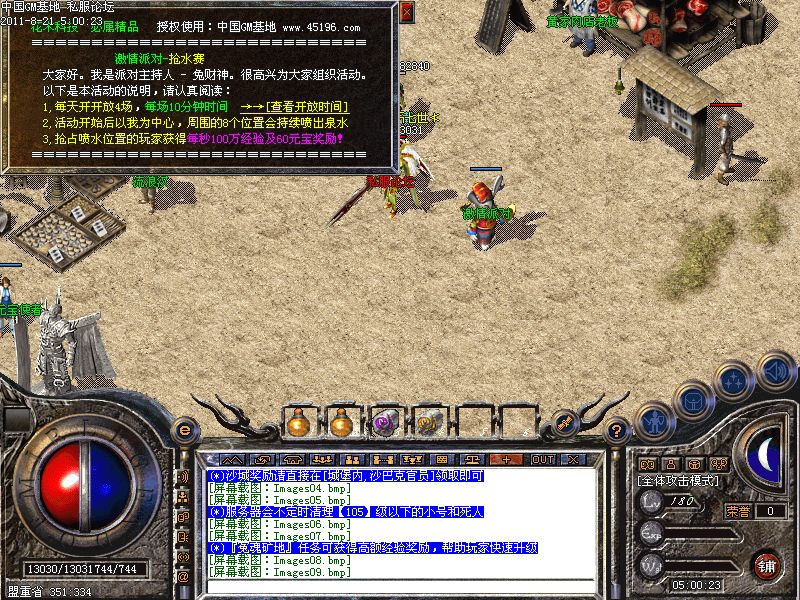Open the 查看开放时间 dialogue link
The image size is (800, 600).
click(306, 106)
